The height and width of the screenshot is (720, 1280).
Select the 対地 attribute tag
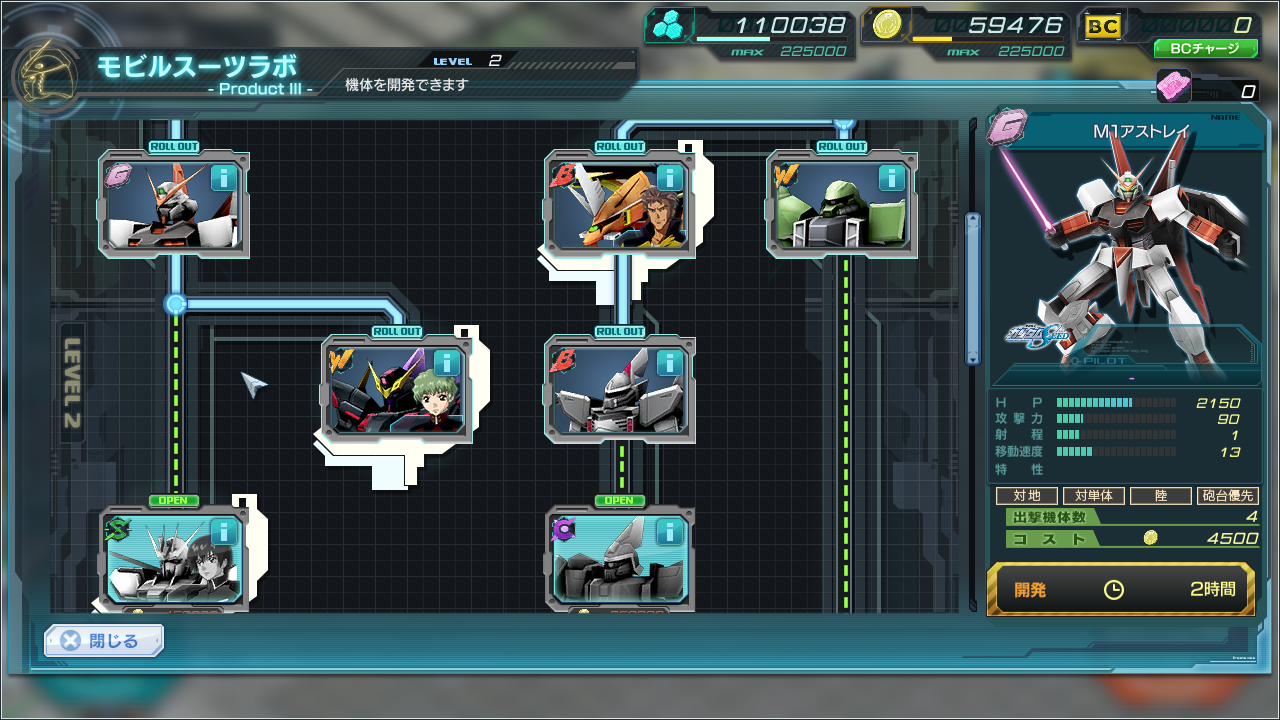1026,496
